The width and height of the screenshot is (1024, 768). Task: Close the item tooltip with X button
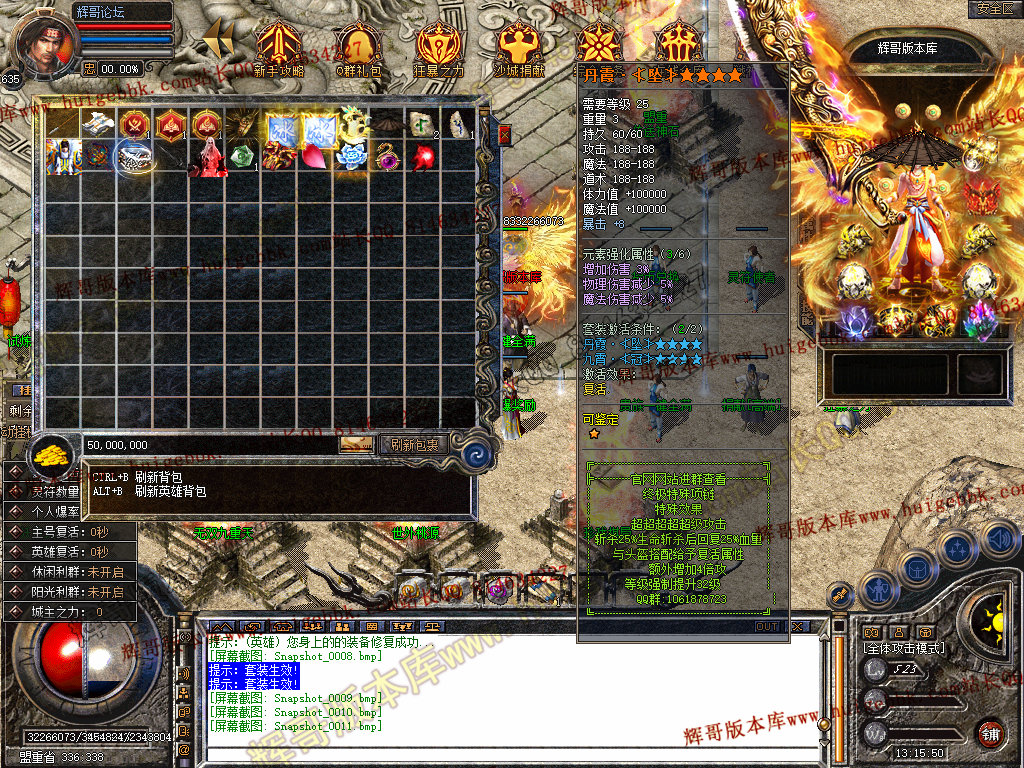click(x=797, y=626)
